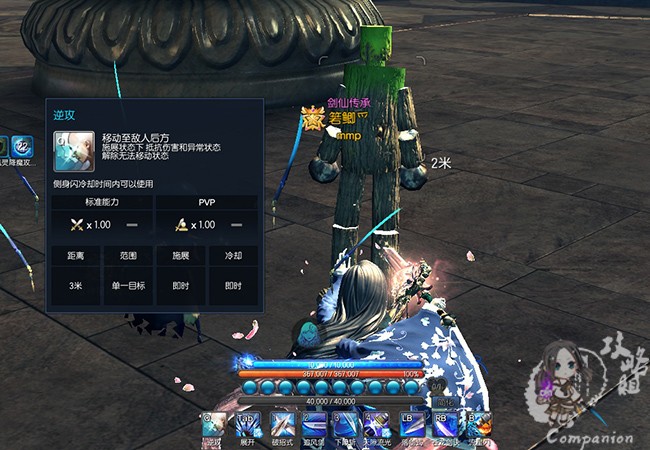The height and width of the screenshot is (450, 650).
Task: Use the 展开 skill bound to Tab
Action: (x=247, y=424)
